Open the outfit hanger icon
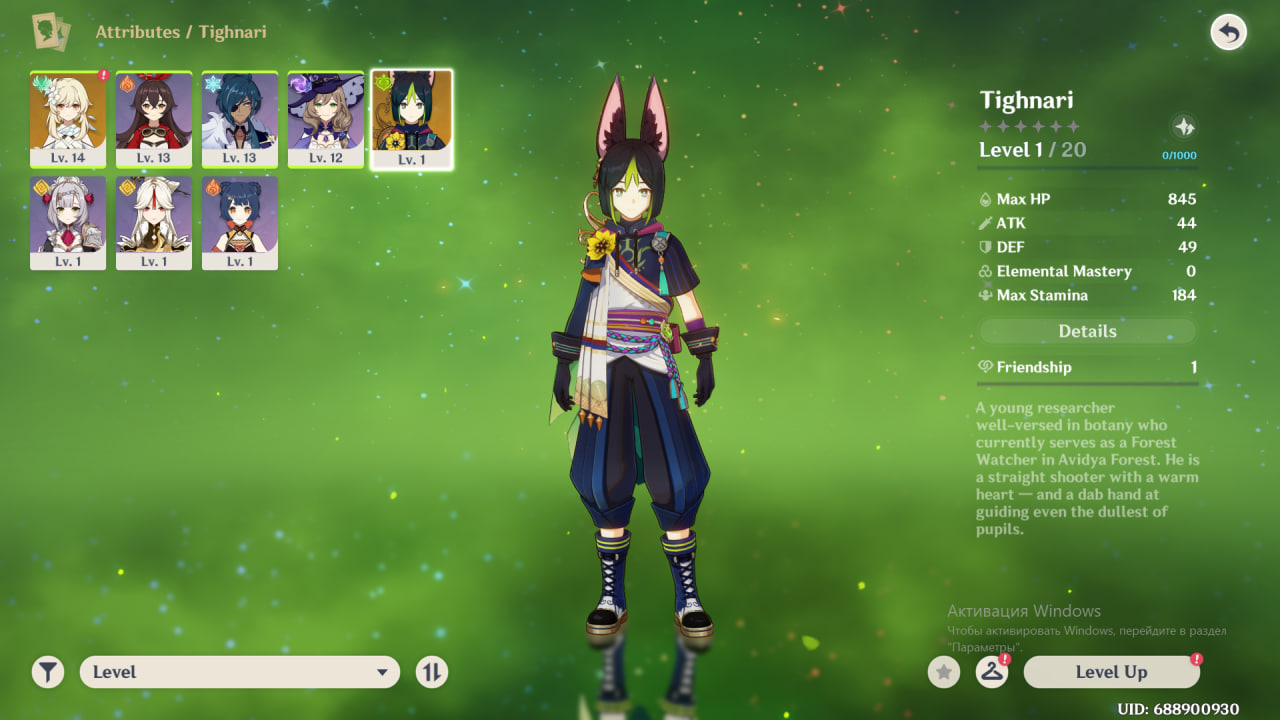Screen dimensions: 1280x720 pyautogui.click(x=991, y=672)
